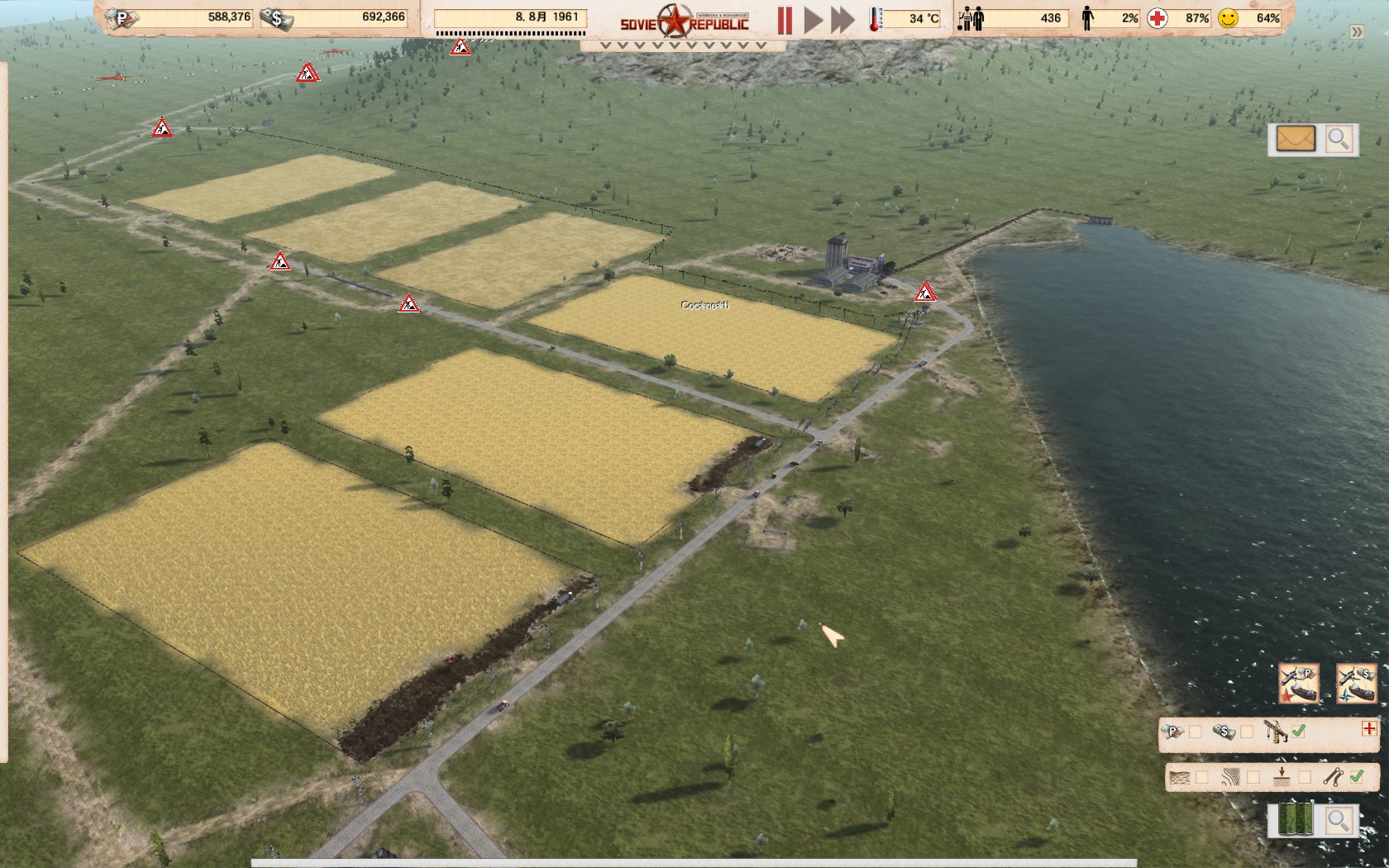Viewport: 1389px width, 868px height.
Task: Untick the wrench maintenance checkbox
Action: 1356,777
